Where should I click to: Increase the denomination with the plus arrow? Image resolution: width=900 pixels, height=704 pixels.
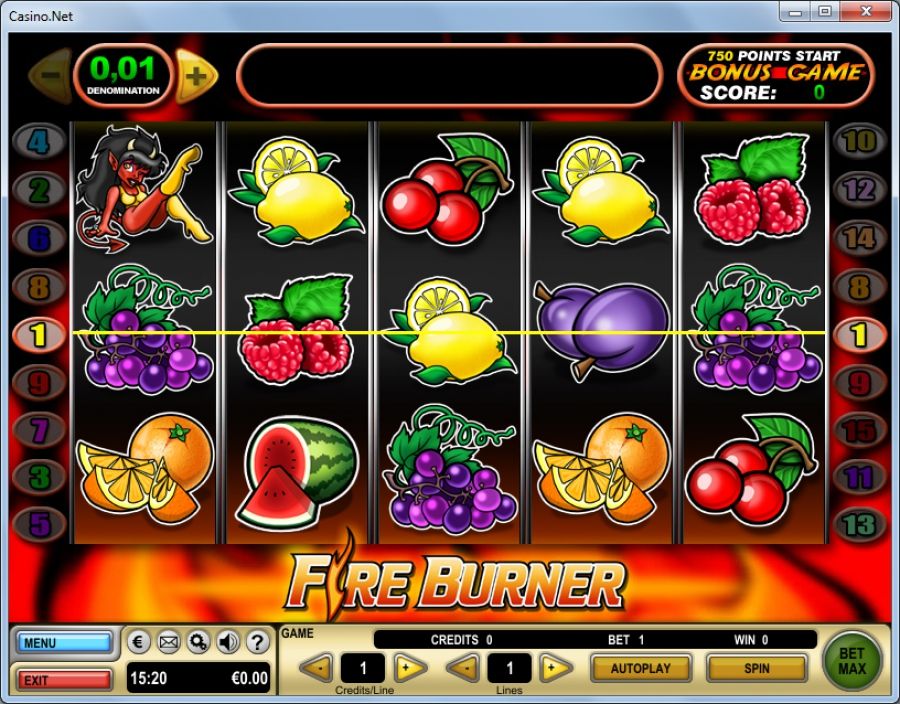tap(198, 74)
